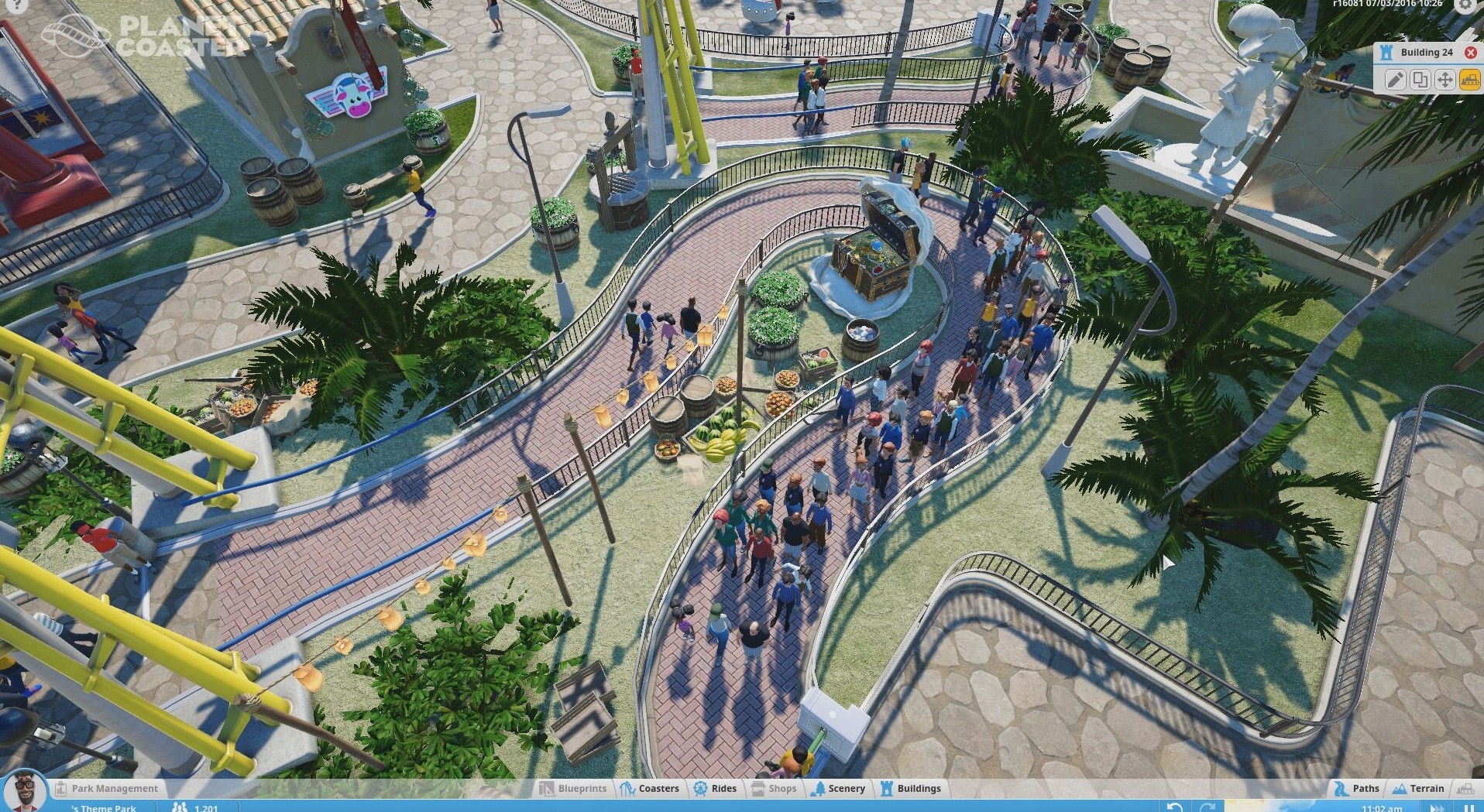The image size is (1484, 812).
Task: Switch to the Coasters tab
Action: [x=651, y=788]
